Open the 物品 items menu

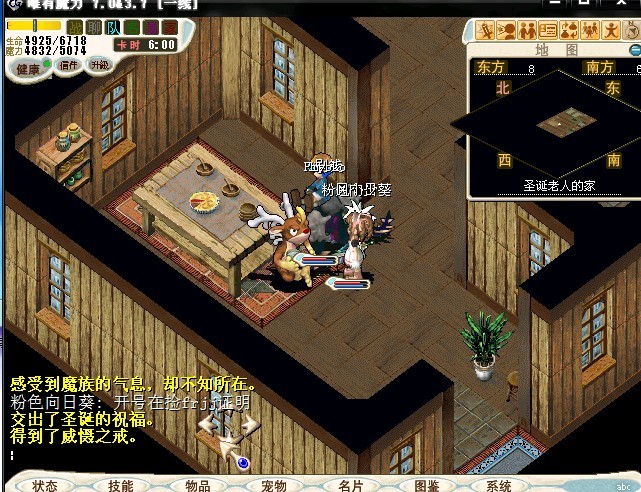[x=198, y=485]
